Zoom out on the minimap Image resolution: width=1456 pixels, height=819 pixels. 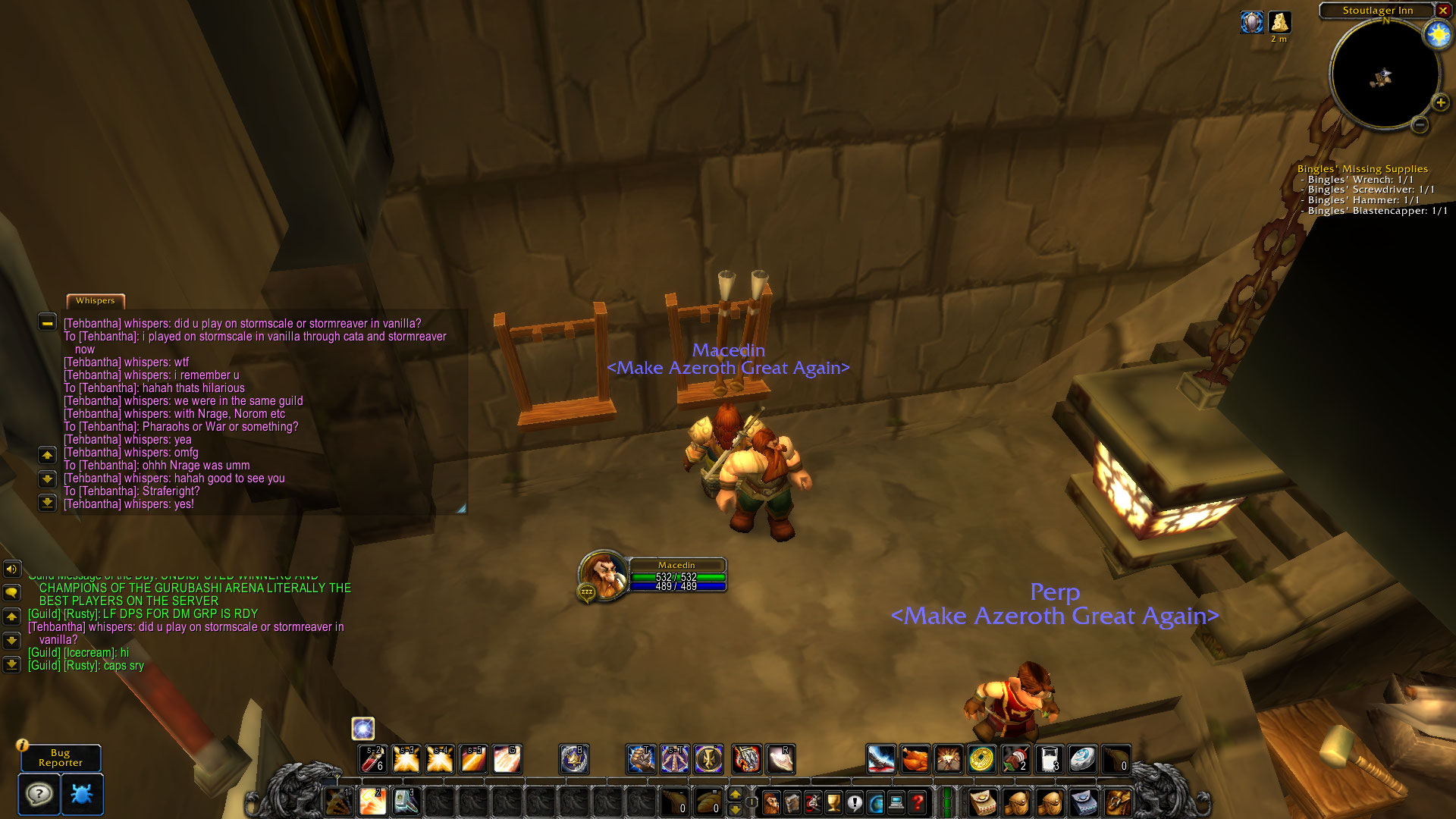1420,124
